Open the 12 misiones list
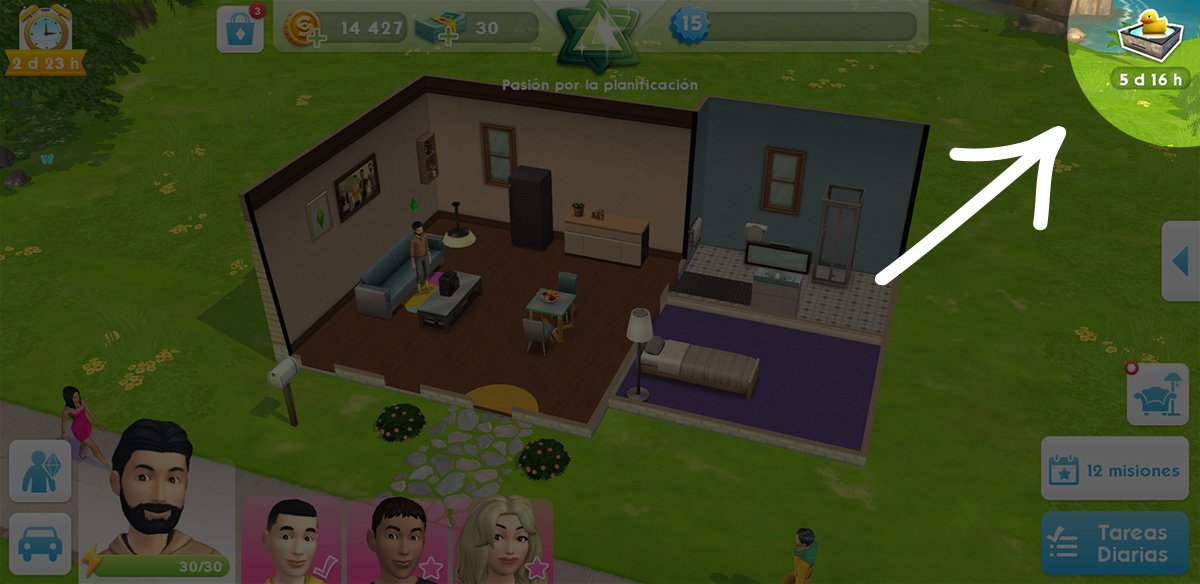 point(1115,468)
